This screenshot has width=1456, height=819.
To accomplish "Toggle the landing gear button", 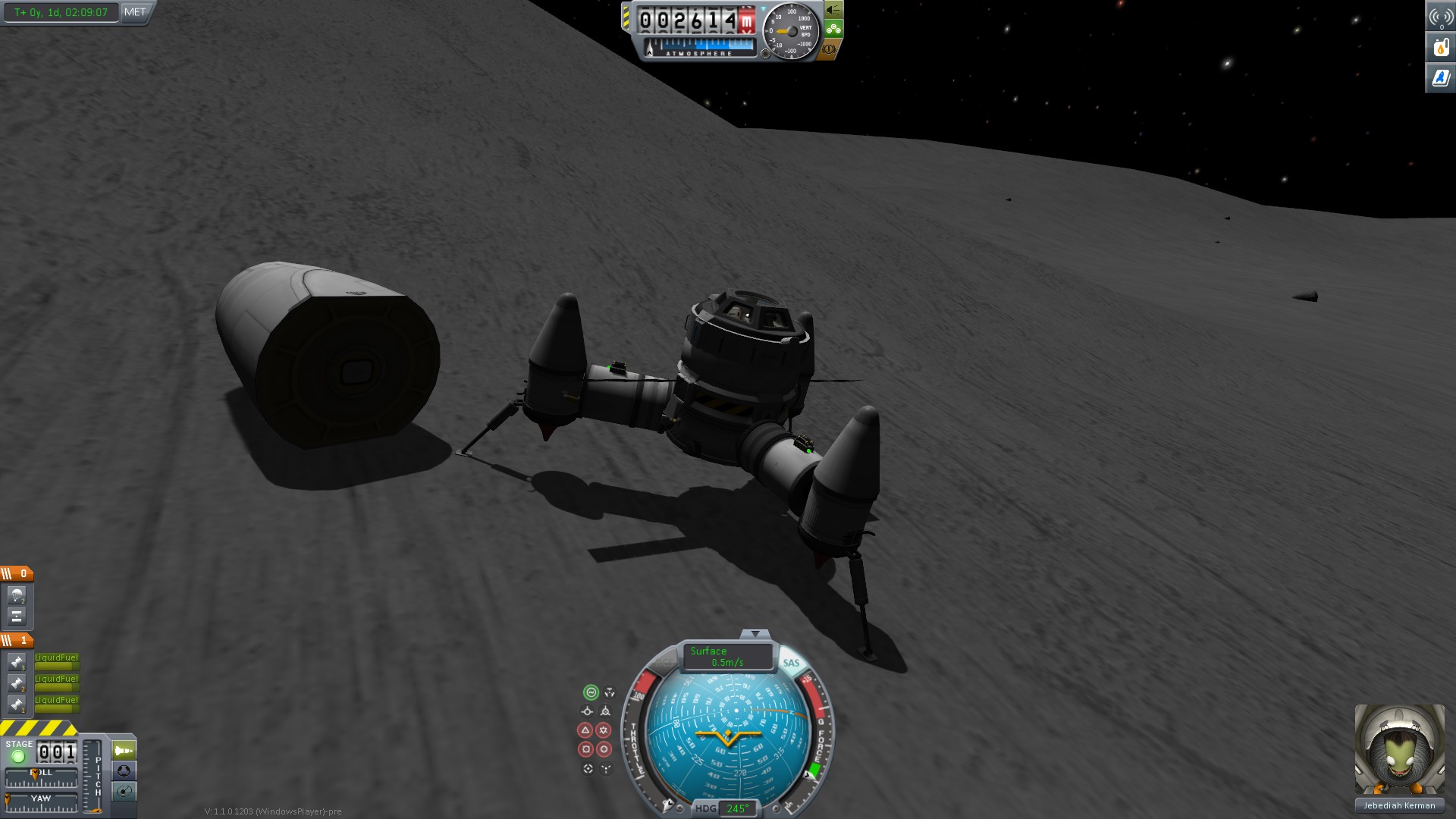I will (833, 30).
